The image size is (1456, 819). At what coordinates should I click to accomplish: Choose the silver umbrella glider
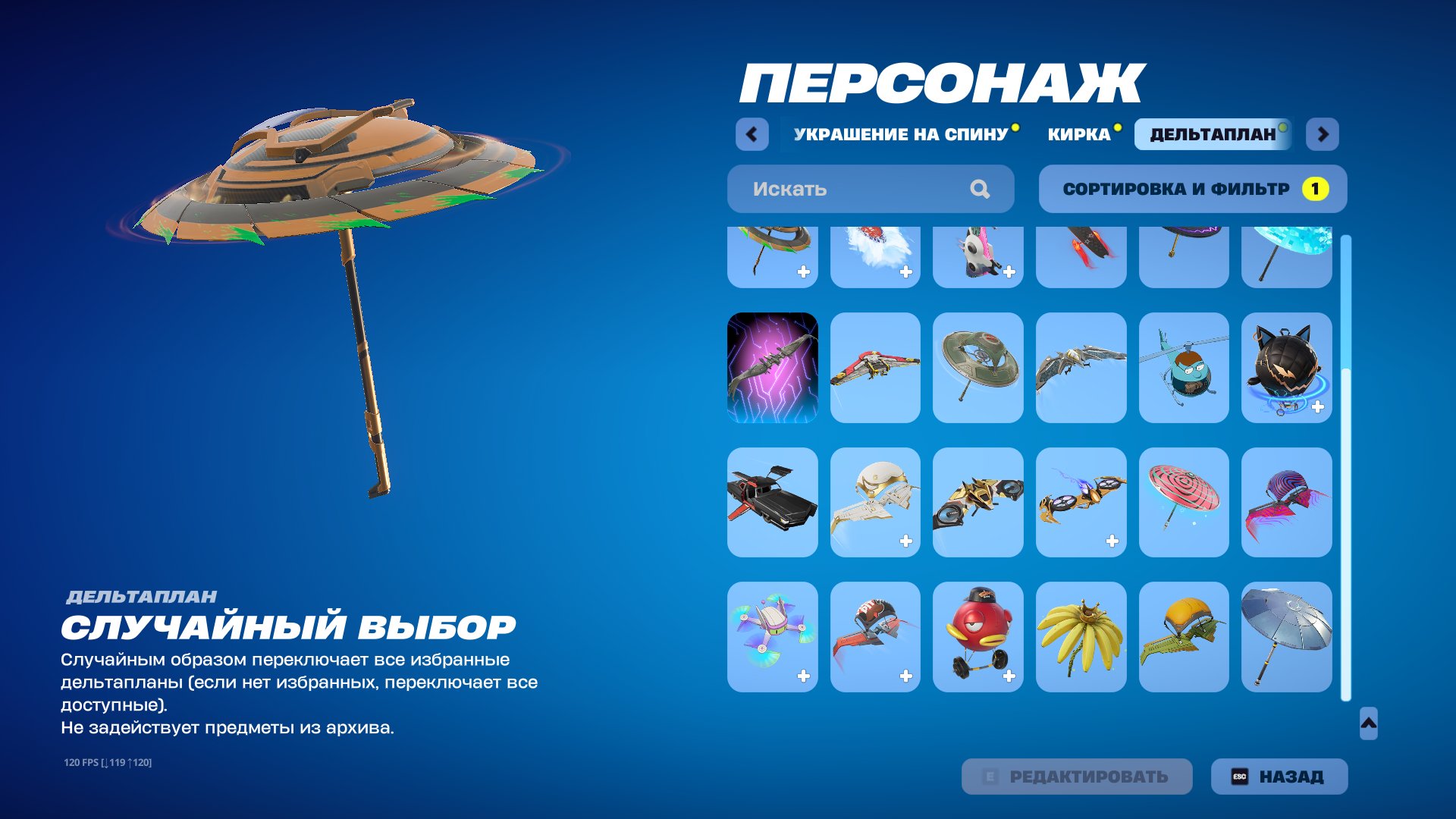pos(1287,635)
